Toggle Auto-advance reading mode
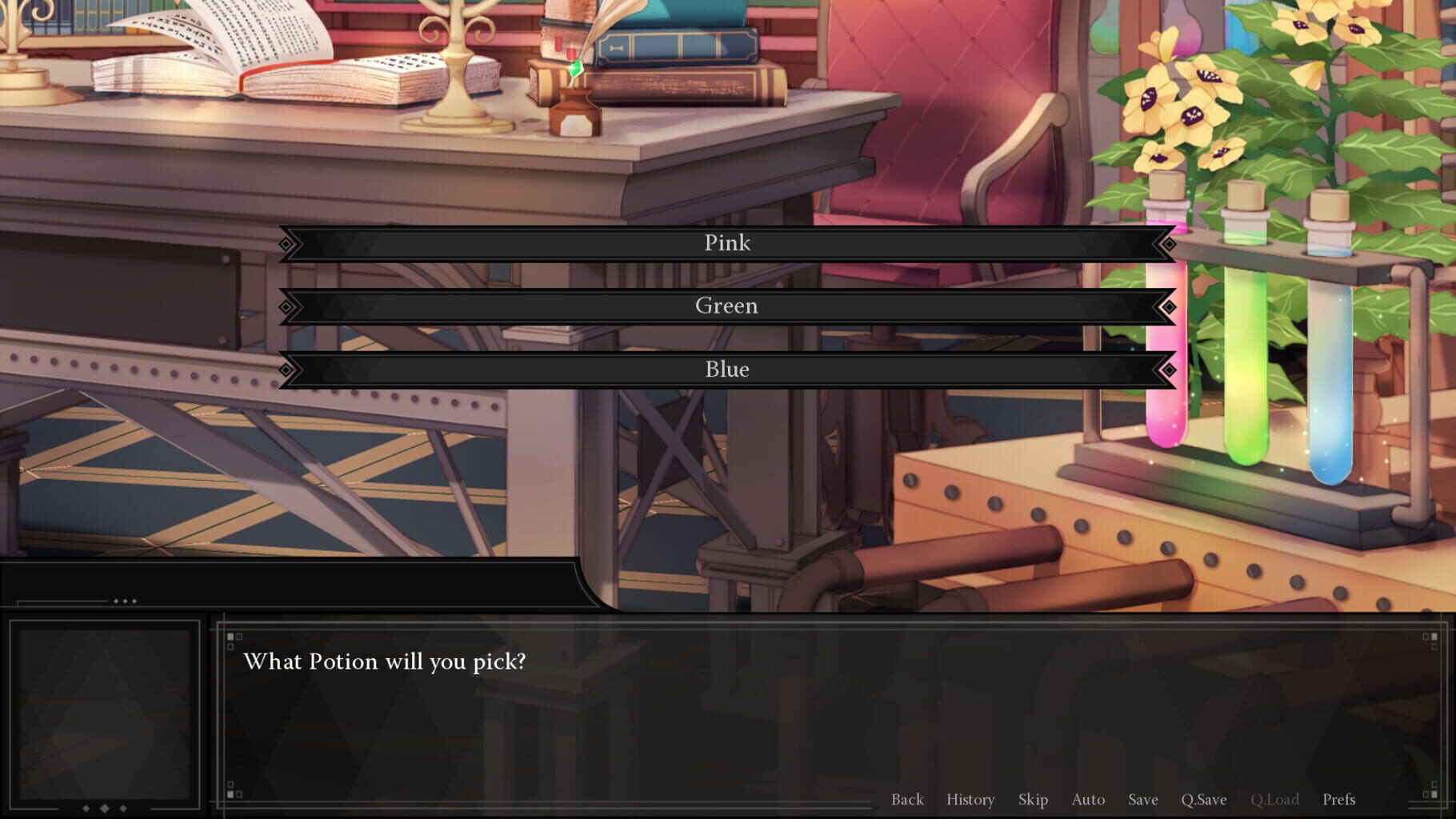The image size is (1456, 819). click(x=1088, y=799)
